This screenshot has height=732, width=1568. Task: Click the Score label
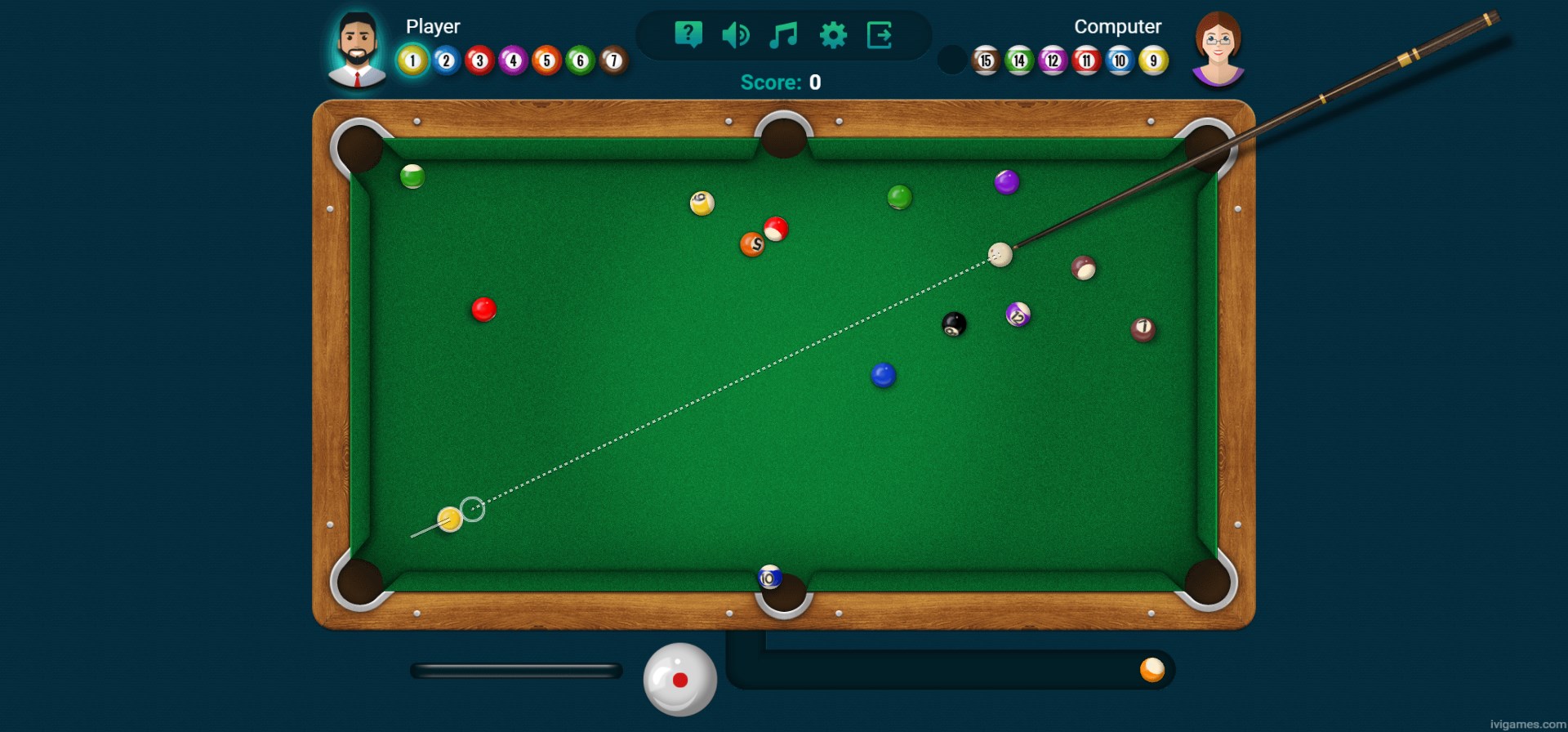769,82
